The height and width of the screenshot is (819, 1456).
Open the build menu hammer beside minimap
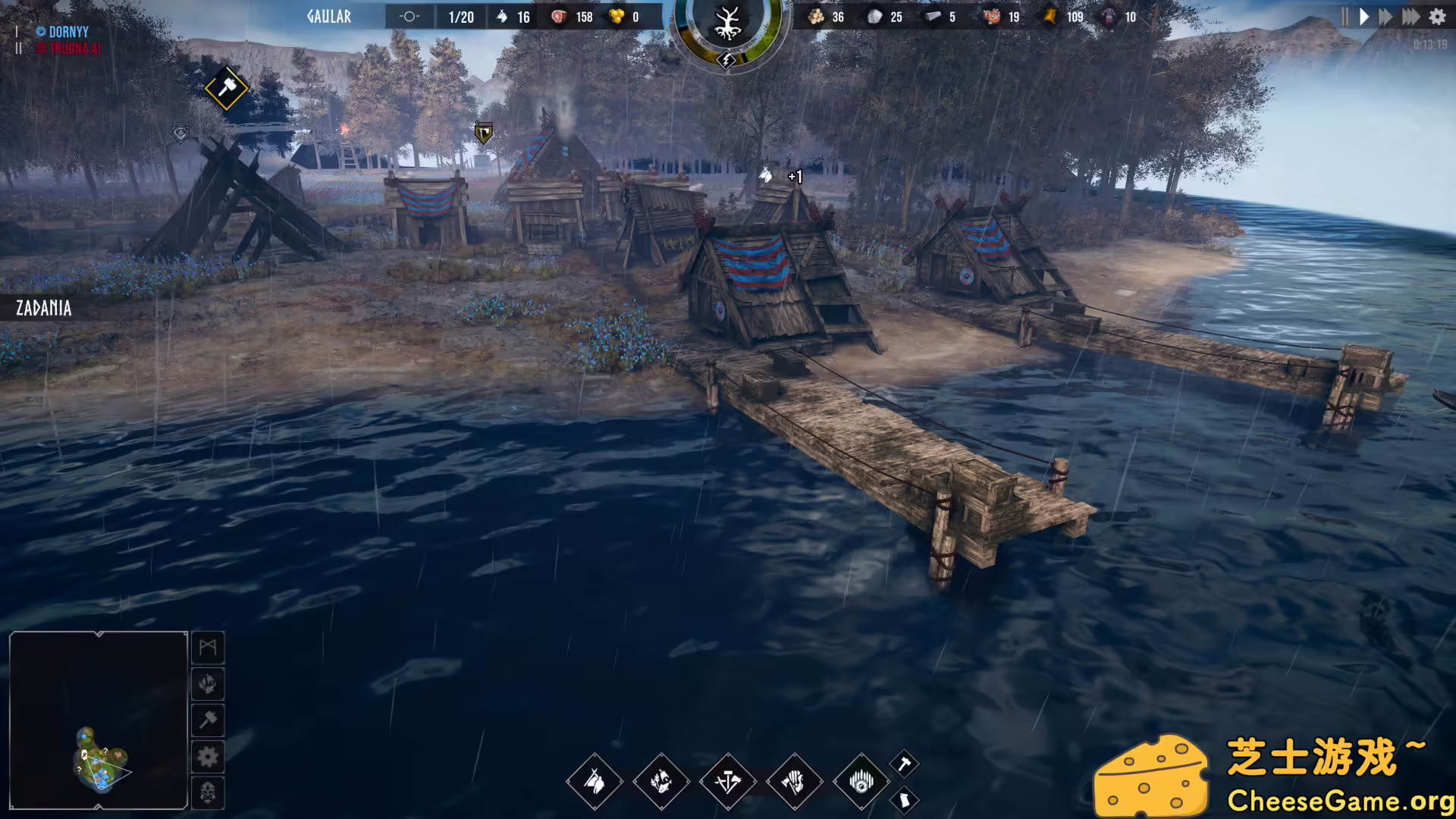208,720
